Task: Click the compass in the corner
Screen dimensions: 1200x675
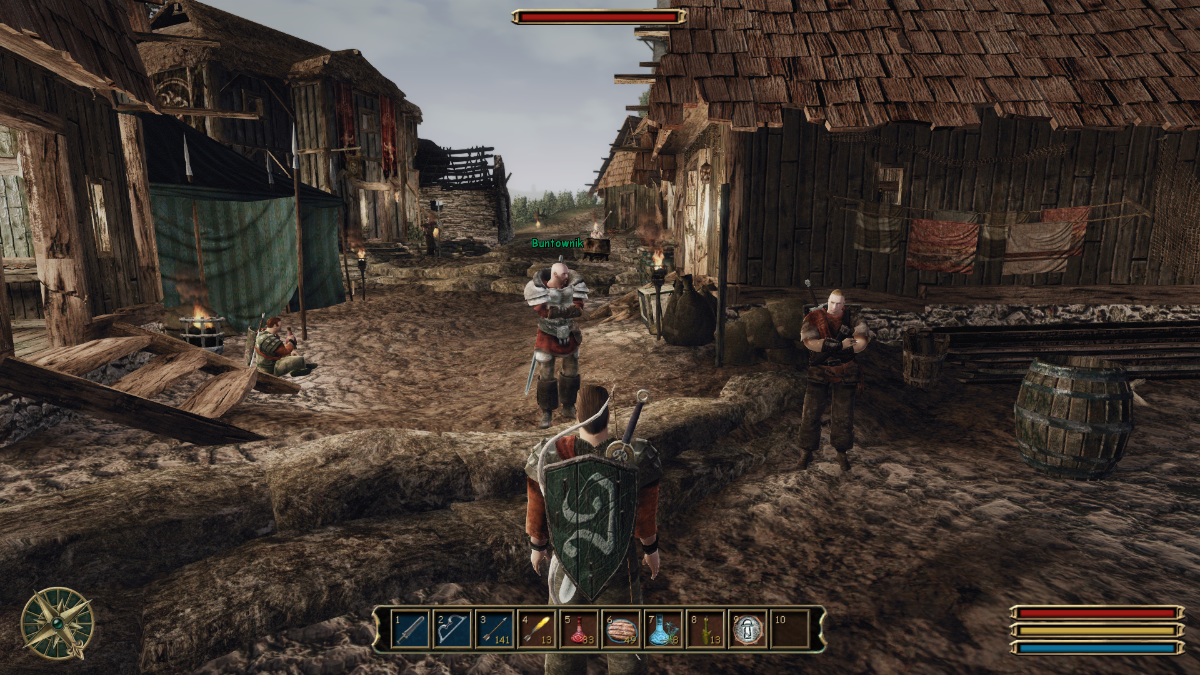Action: (57, 623)
